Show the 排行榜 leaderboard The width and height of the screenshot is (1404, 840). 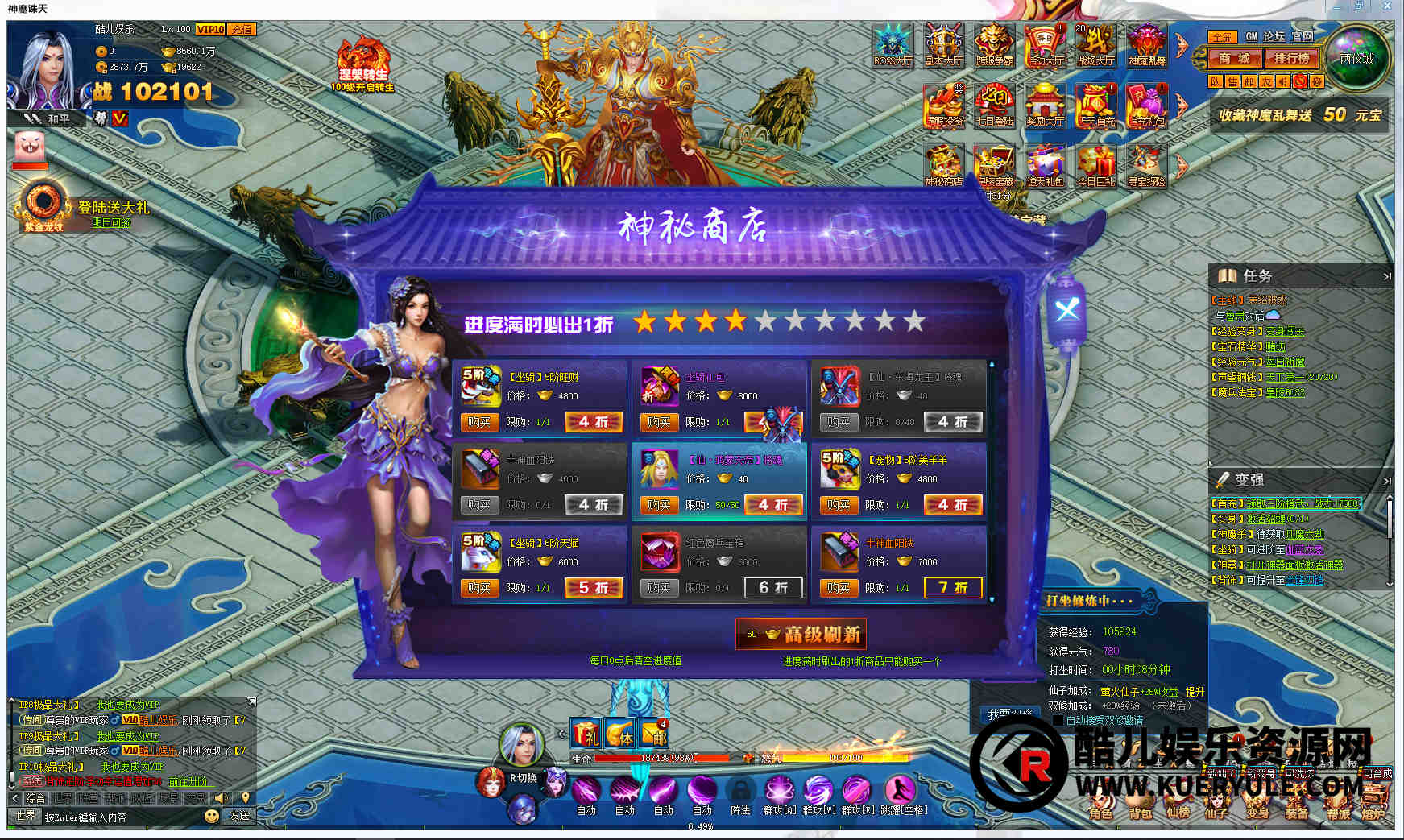tap(1291, 59)
